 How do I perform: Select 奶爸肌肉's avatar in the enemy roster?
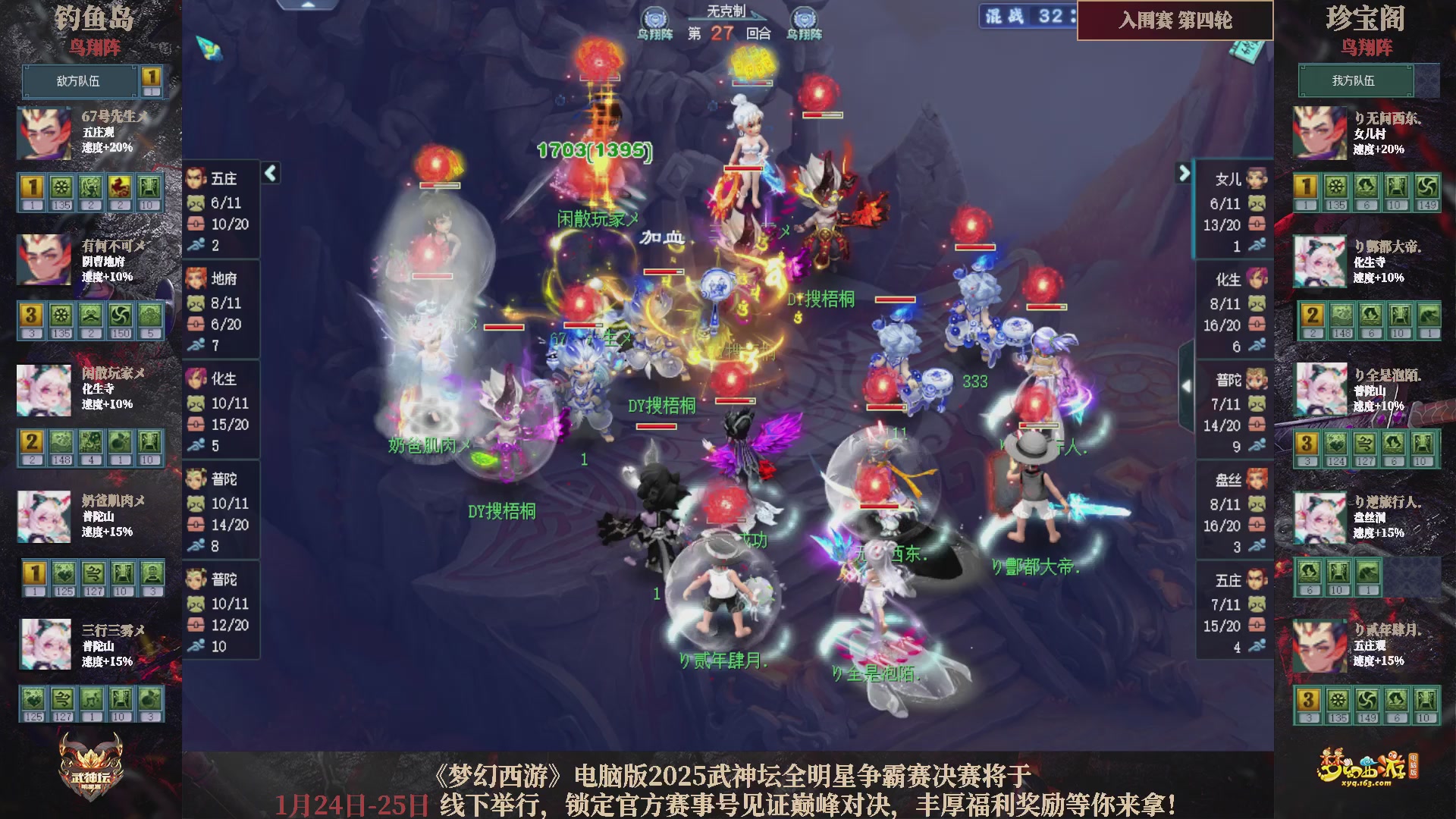coord(44,516)
